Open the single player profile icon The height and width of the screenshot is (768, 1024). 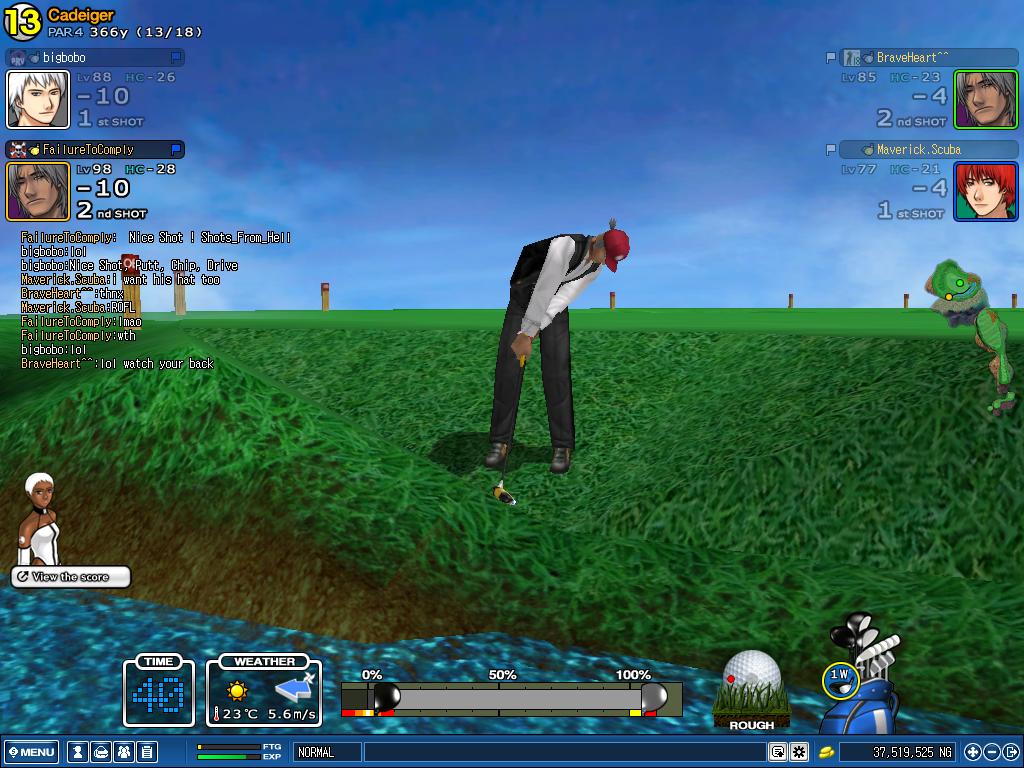78,752
